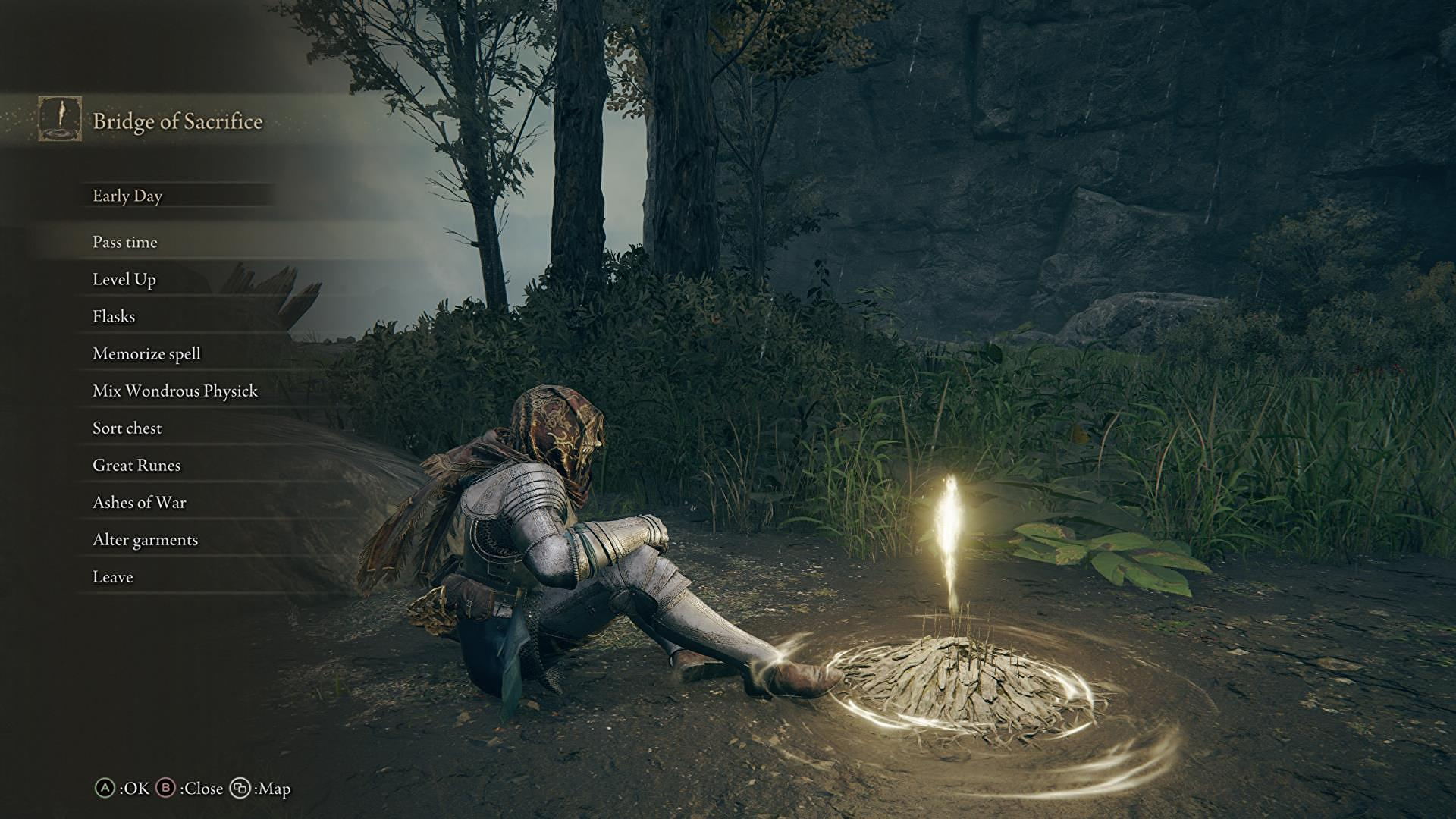
Task: Click the Bridge of Sacrifice title text
Action: [179, 120]
